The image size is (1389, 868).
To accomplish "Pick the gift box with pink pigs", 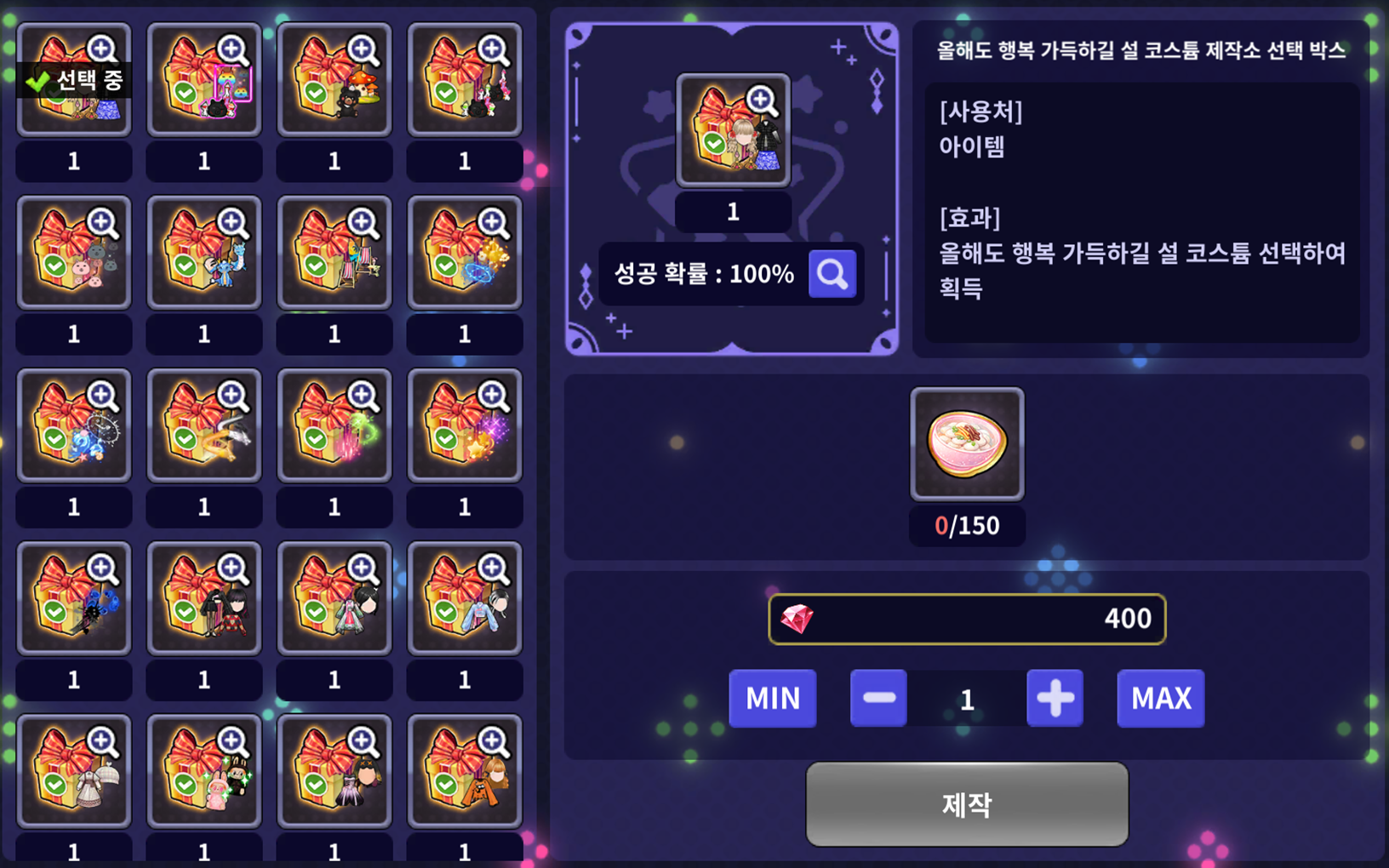I will coord(74,253).
